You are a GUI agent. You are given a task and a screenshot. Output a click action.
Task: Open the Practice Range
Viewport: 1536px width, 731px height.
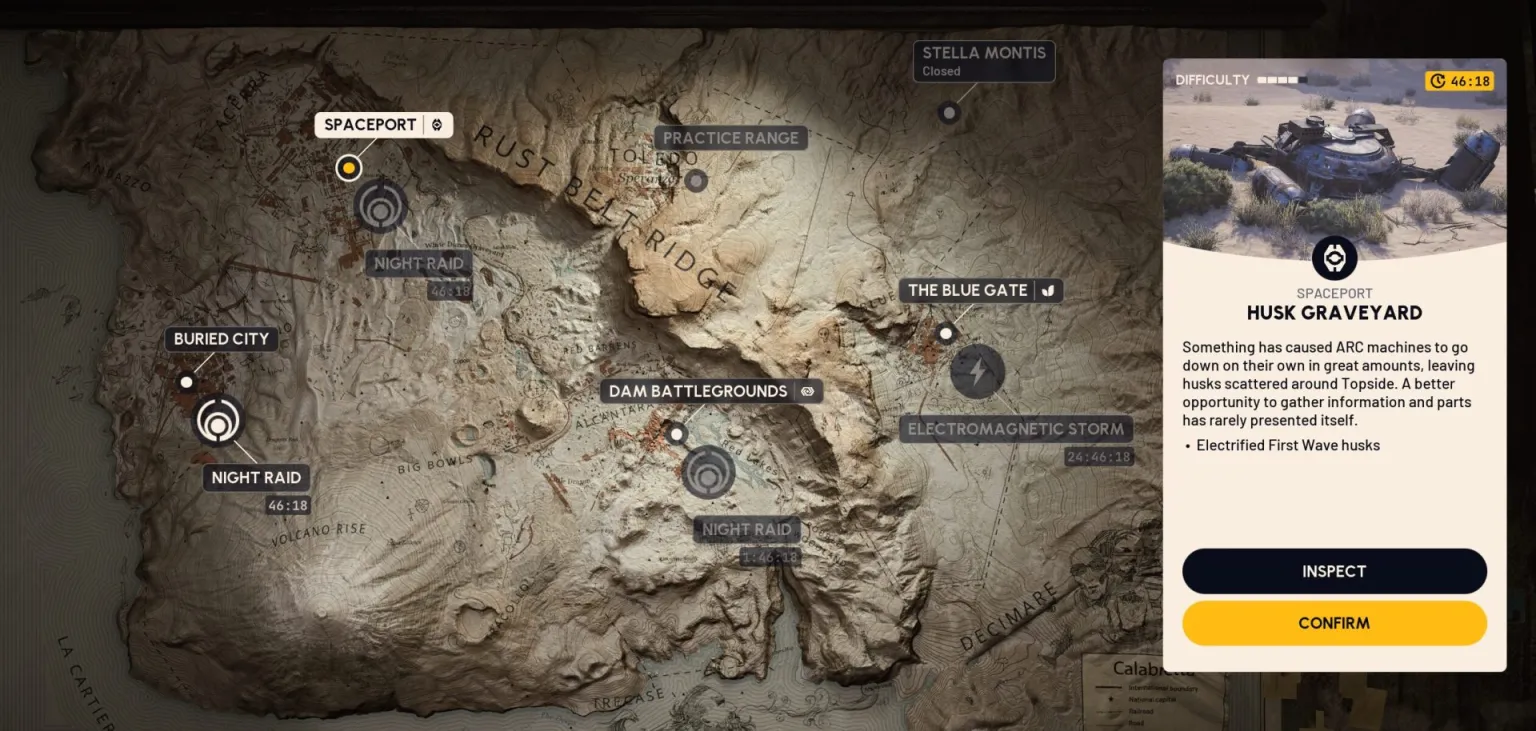pyautogui.click(x=731, y=138)
